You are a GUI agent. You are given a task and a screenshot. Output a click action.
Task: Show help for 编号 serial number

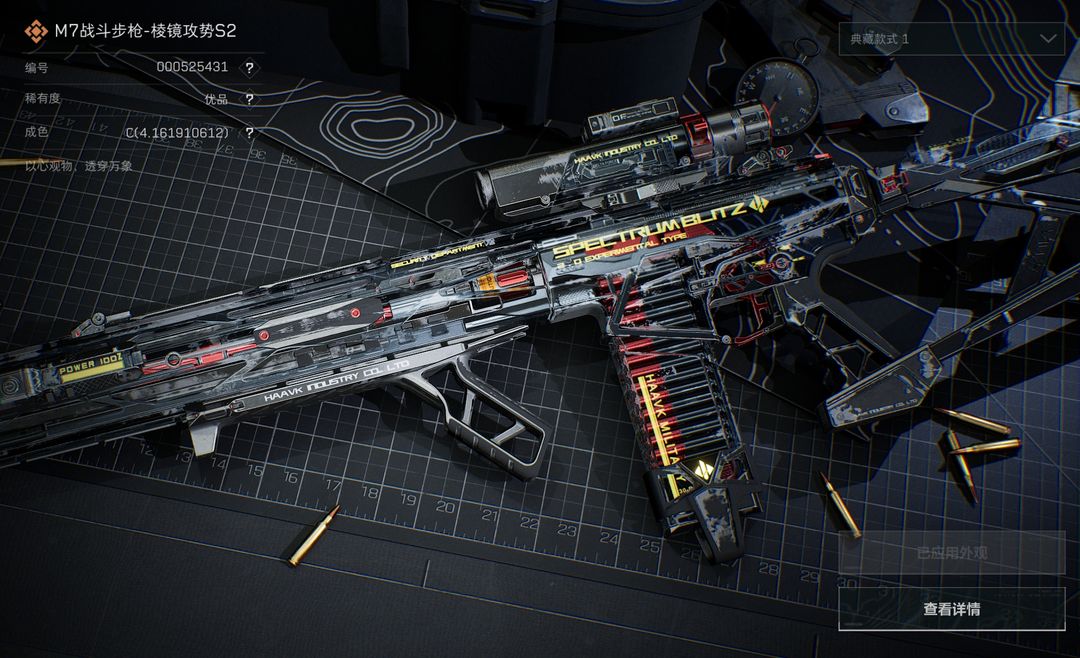(x=249, y=68)
